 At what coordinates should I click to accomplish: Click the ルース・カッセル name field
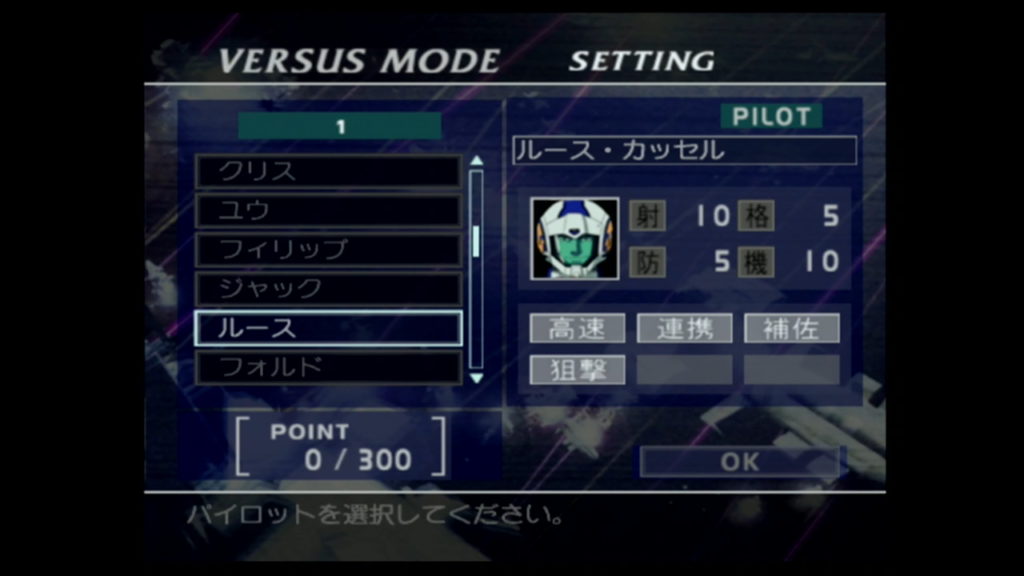pyautogui.click(x=684, y=151)
